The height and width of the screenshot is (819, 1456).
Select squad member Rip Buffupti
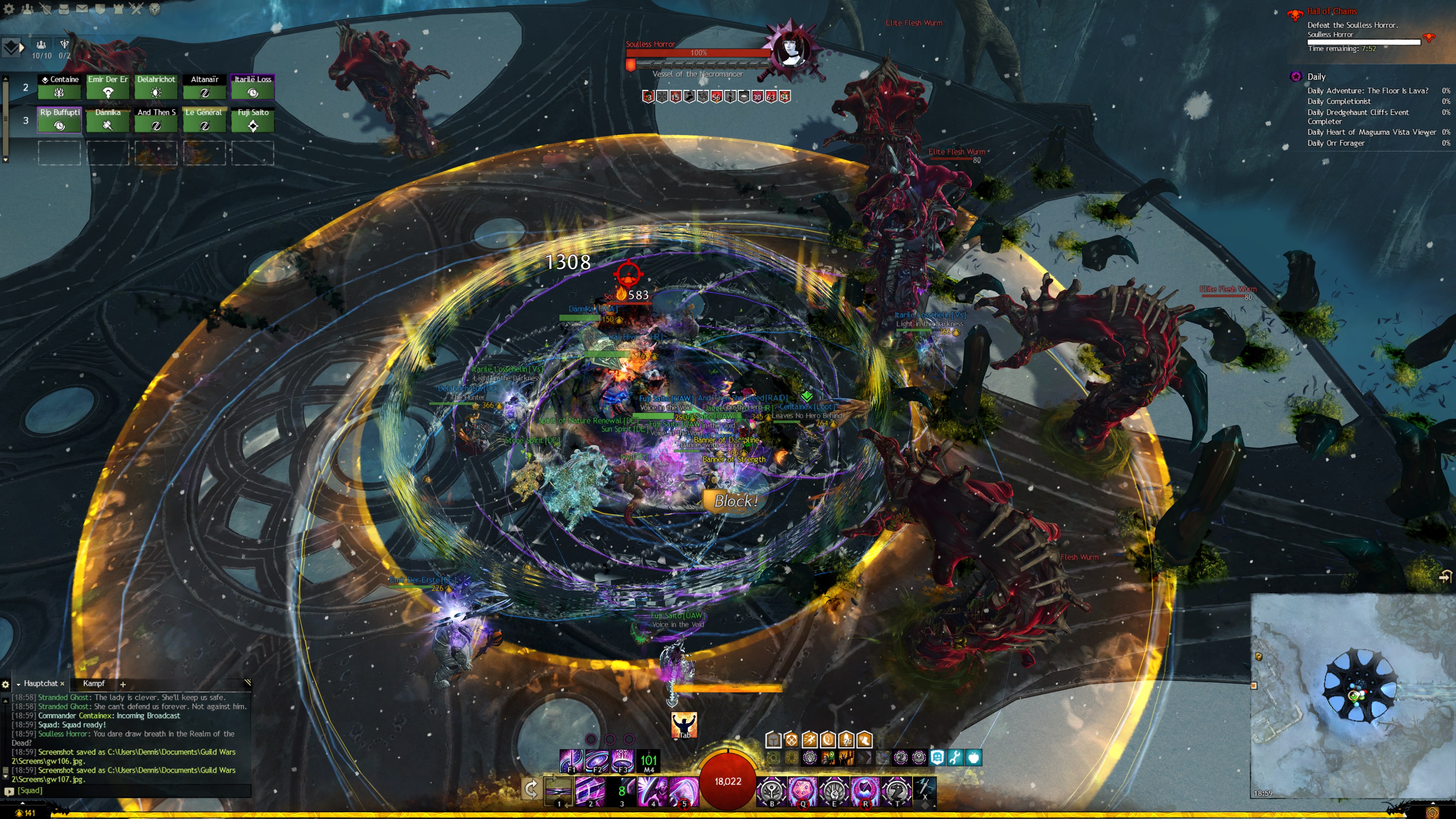click(60, 120)
